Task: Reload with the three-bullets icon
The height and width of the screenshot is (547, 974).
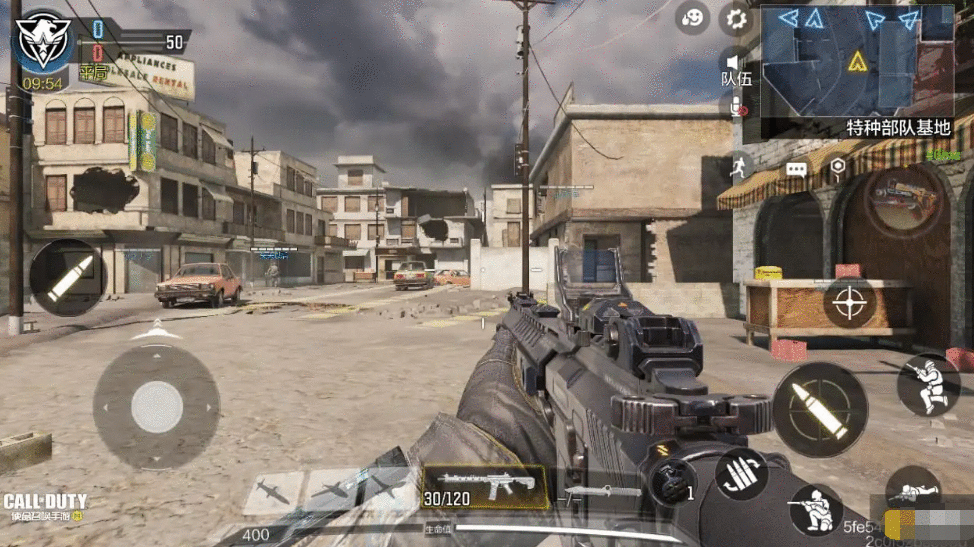Action: coord(741,472)
